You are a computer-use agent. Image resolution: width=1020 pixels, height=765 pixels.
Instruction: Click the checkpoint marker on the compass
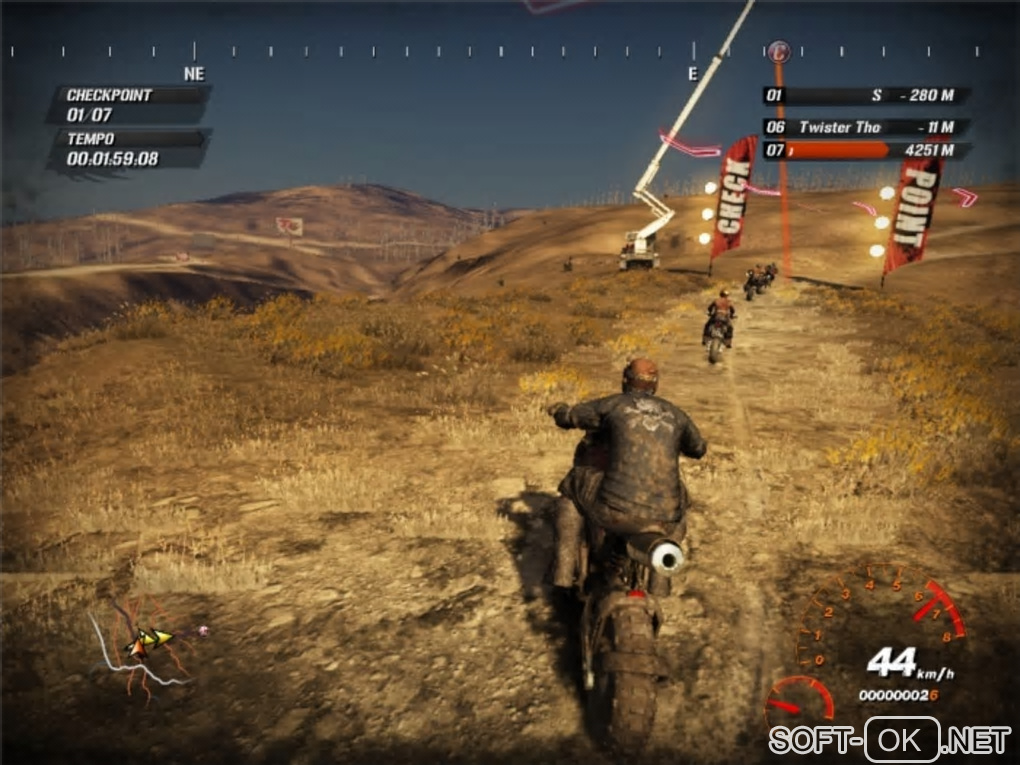pos(779,49)
